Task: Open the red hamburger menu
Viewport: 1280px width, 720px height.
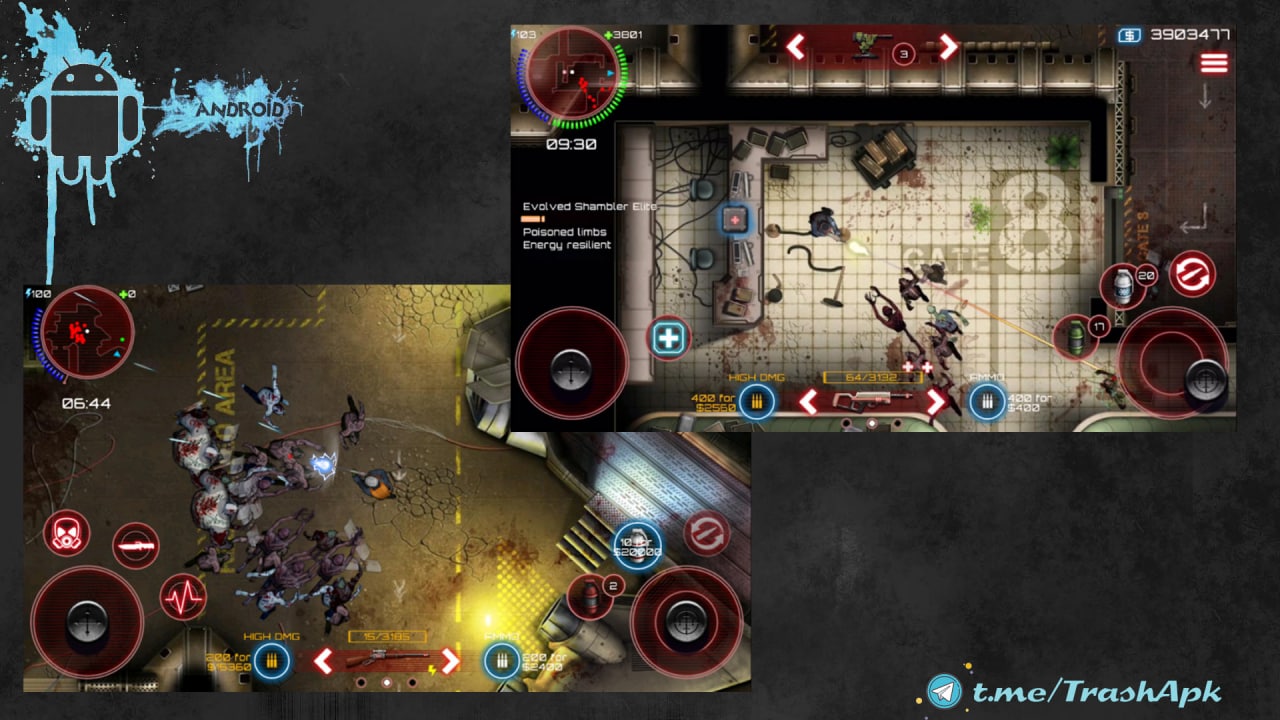Action: [x=1213, y=63]
